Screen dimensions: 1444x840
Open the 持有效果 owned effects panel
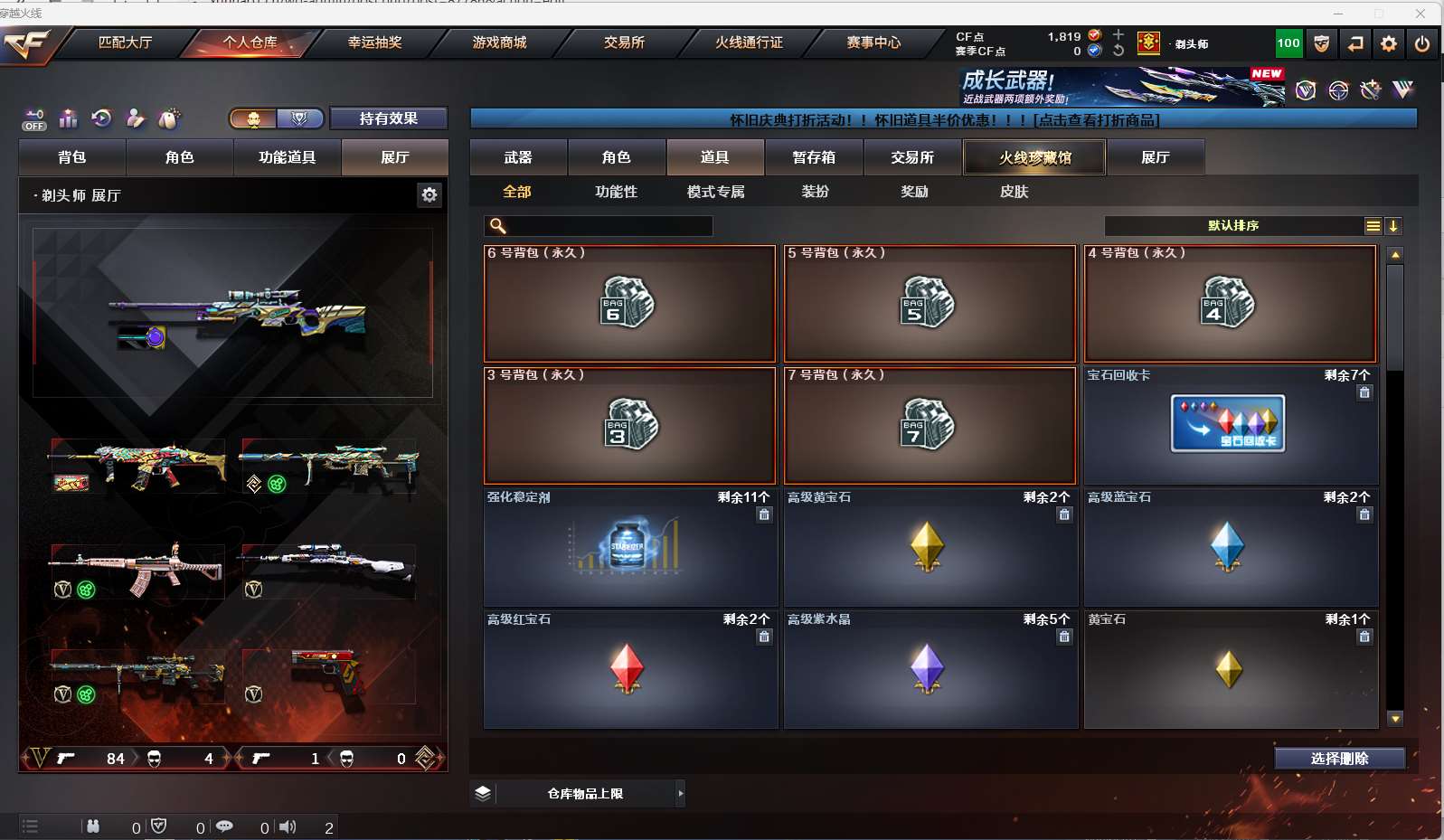click(x=388, y=118)
